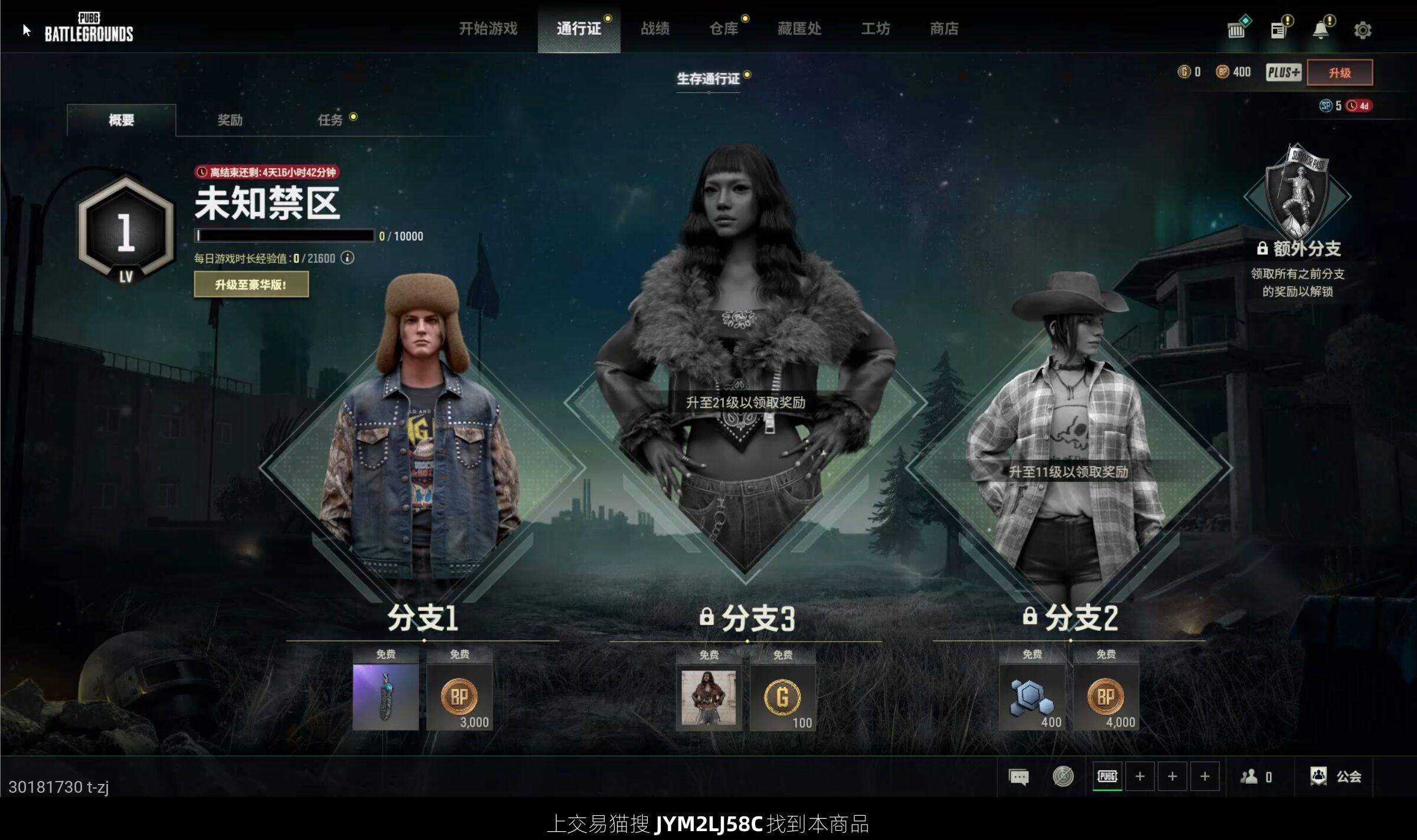Screen dimensions: 1417x840
Task: Select the 4,000 BP reward slot
Action: [1105, 697]
